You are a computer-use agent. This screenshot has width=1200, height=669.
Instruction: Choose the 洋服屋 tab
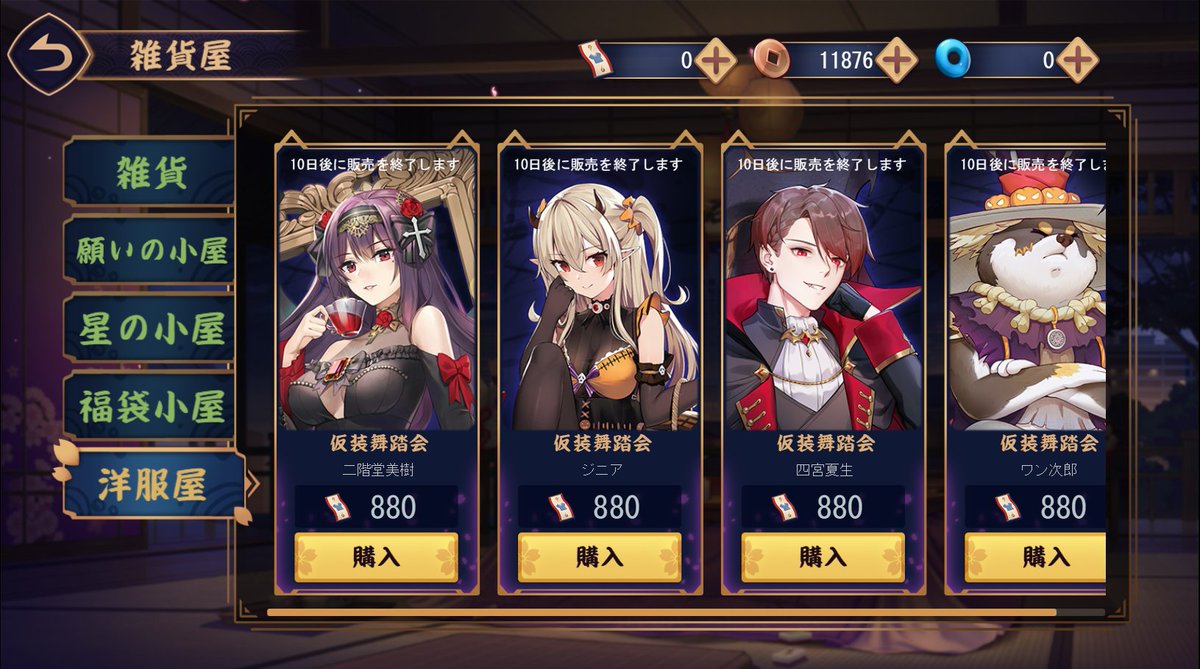point(153,485)
